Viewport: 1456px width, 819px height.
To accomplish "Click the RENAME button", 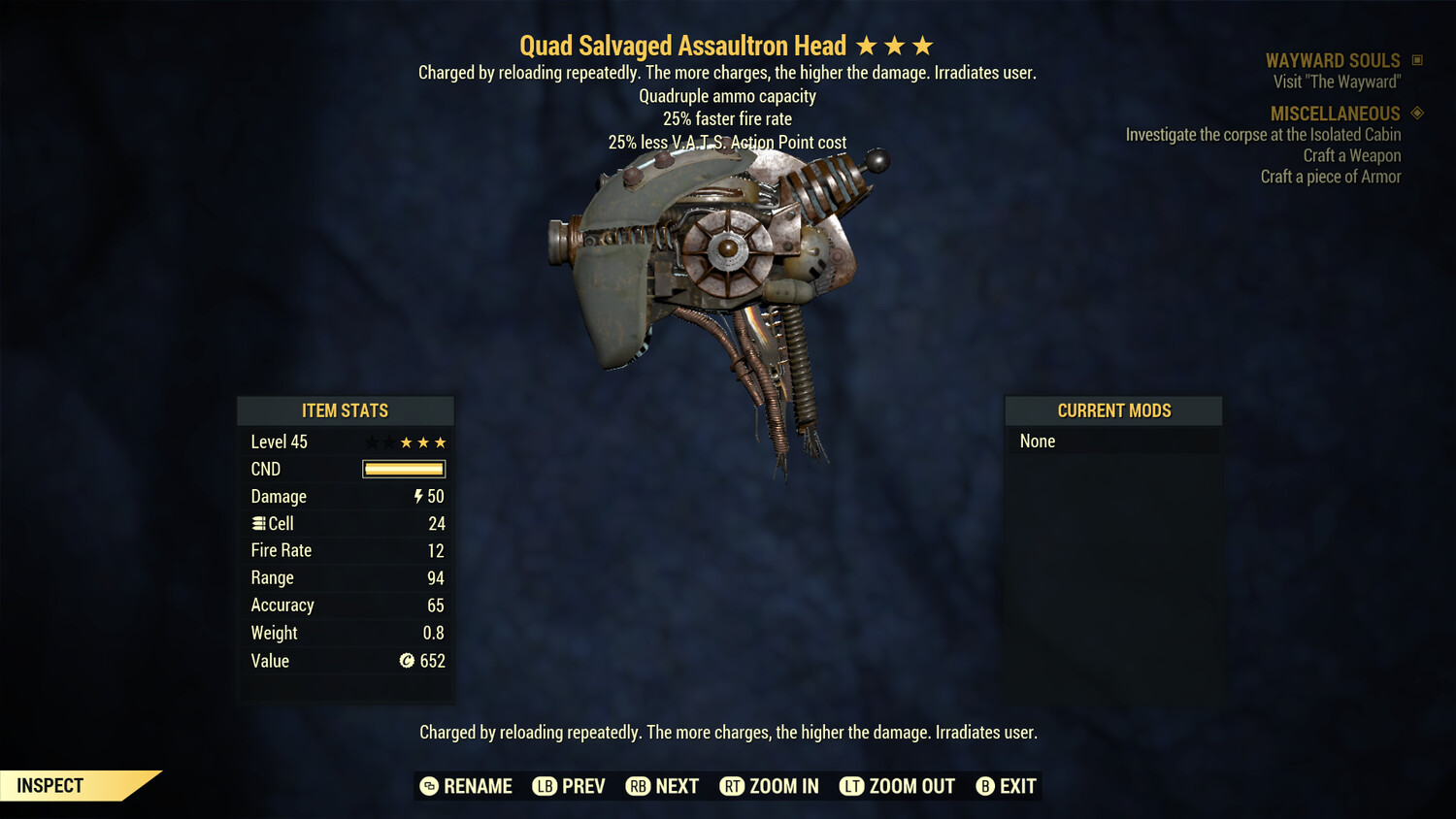I will (x=478, y=786).
